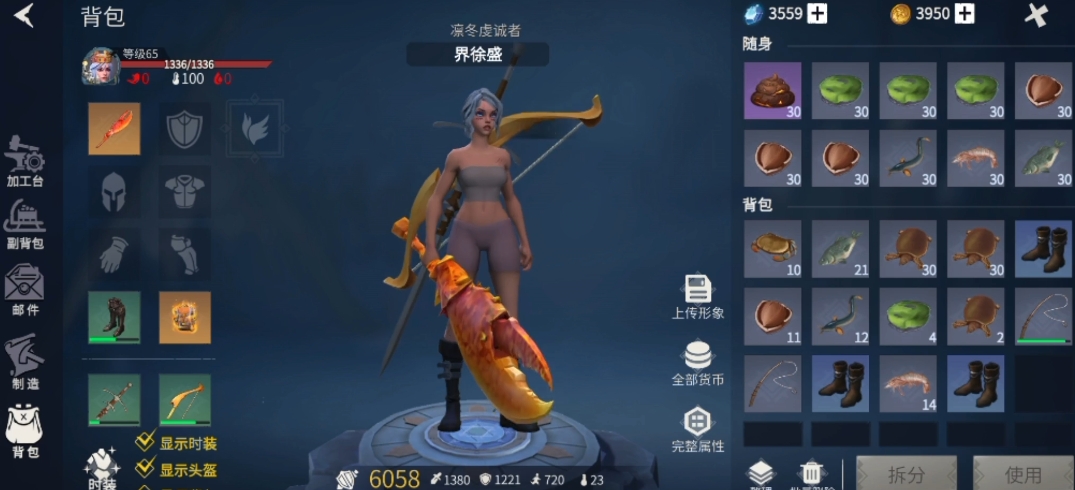Open the 全部货币 all currencies panel
This screenshot has height=490, width=1075.
pyautogui.click(x=697, y=363)
